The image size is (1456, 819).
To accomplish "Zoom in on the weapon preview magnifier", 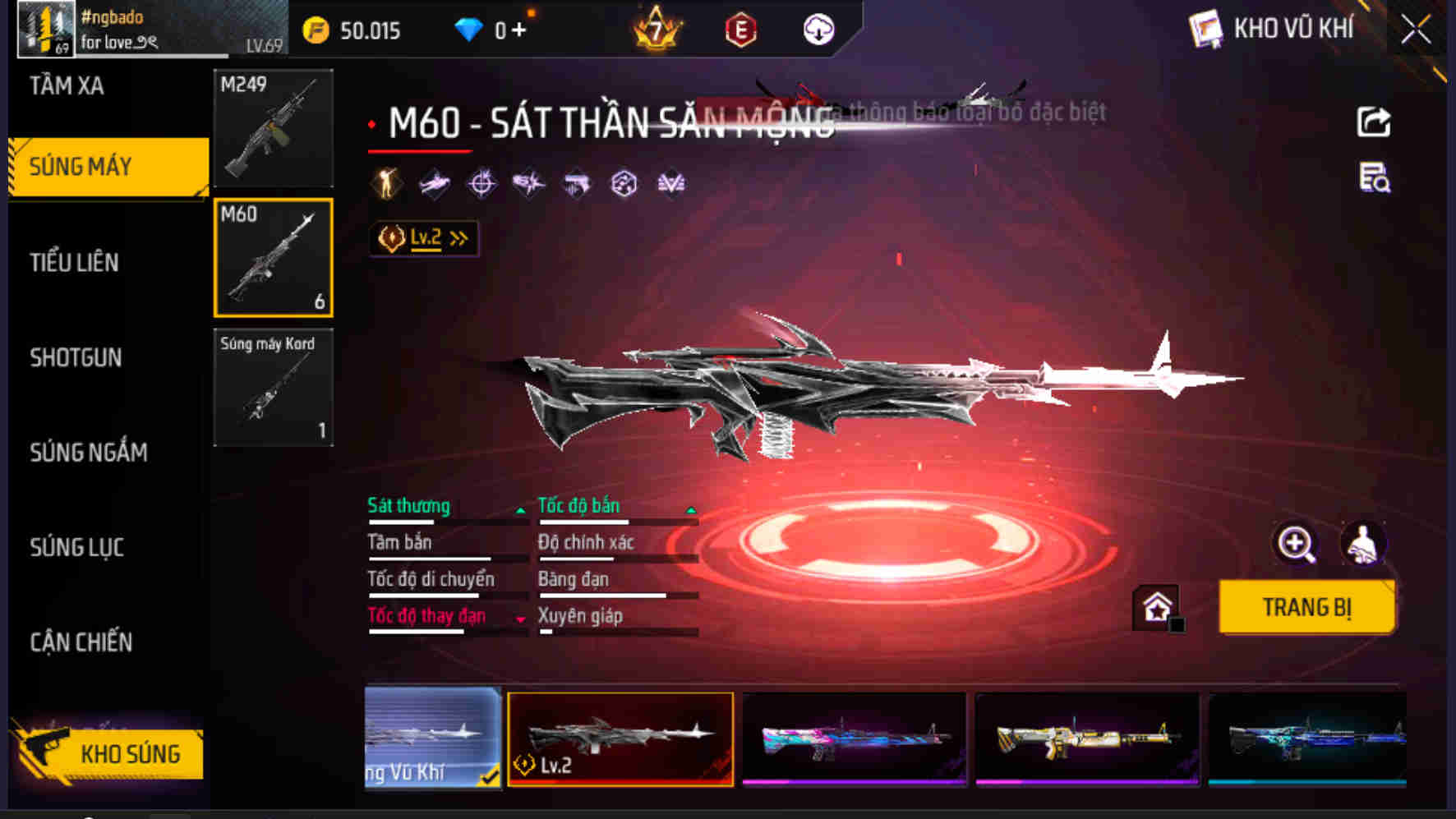I will click(1296, 544).
